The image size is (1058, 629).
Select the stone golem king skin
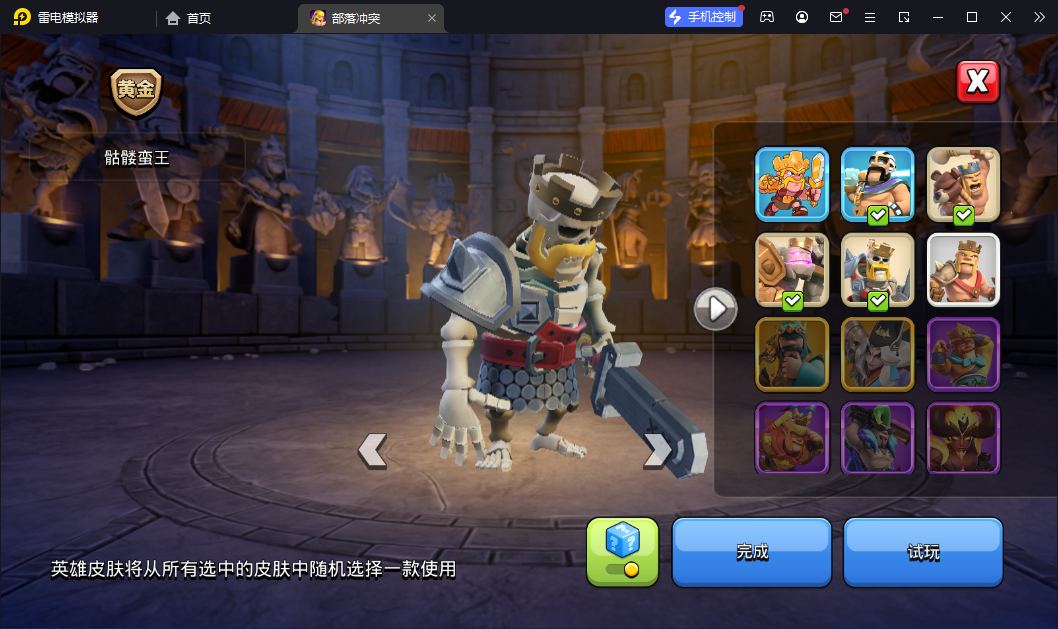(x=792, y=269)
